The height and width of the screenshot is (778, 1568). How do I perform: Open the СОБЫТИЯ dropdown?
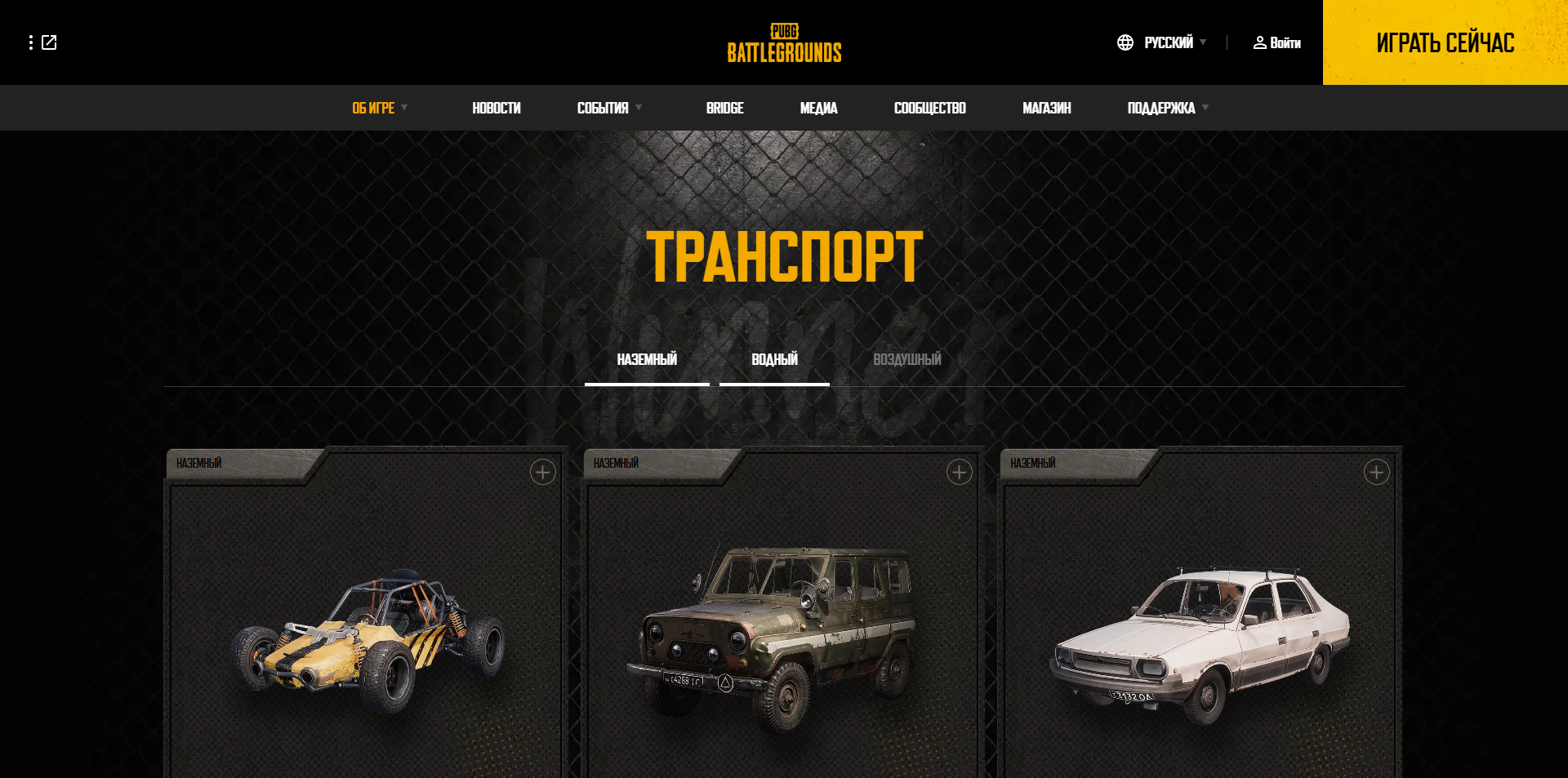(603, 107)
